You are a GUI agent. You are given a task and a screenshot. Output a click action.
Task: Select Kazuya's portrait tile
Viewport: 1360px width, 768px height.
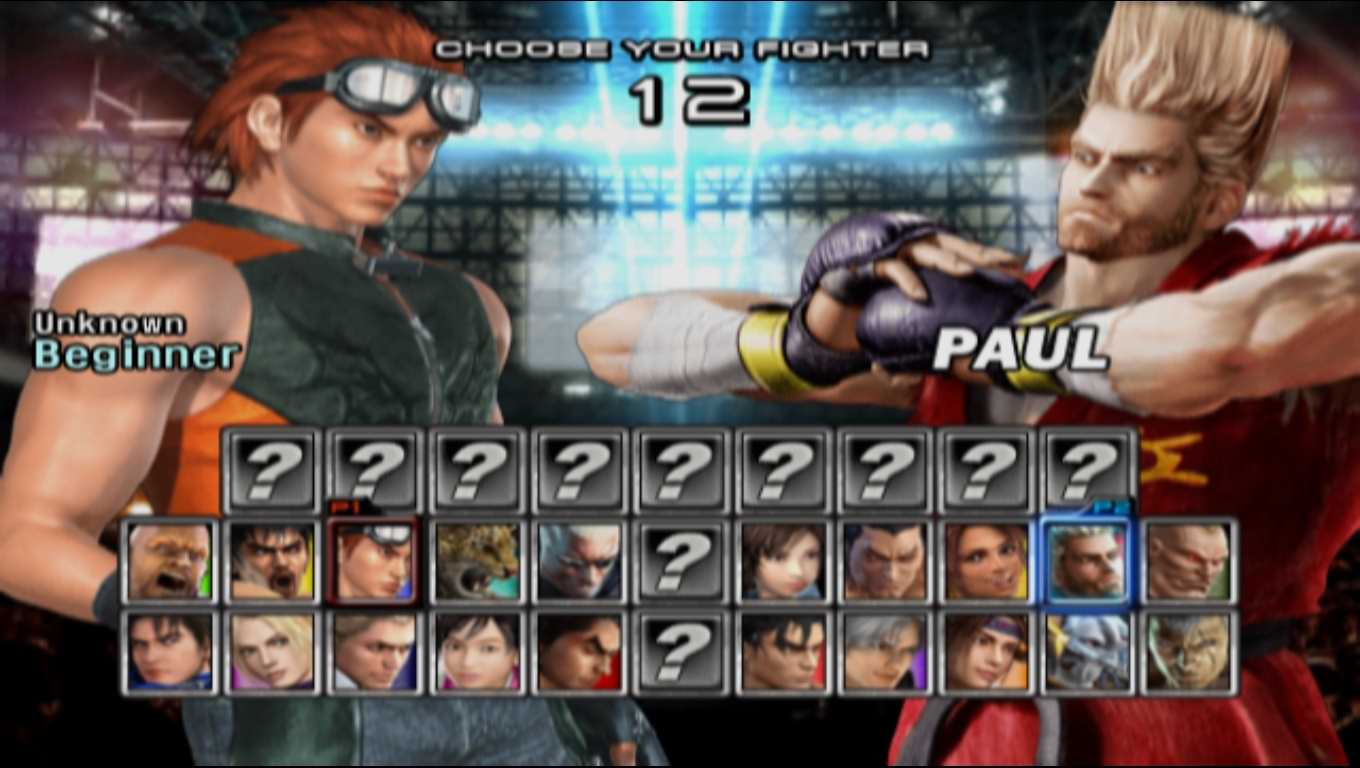click(x=885, y=561)
